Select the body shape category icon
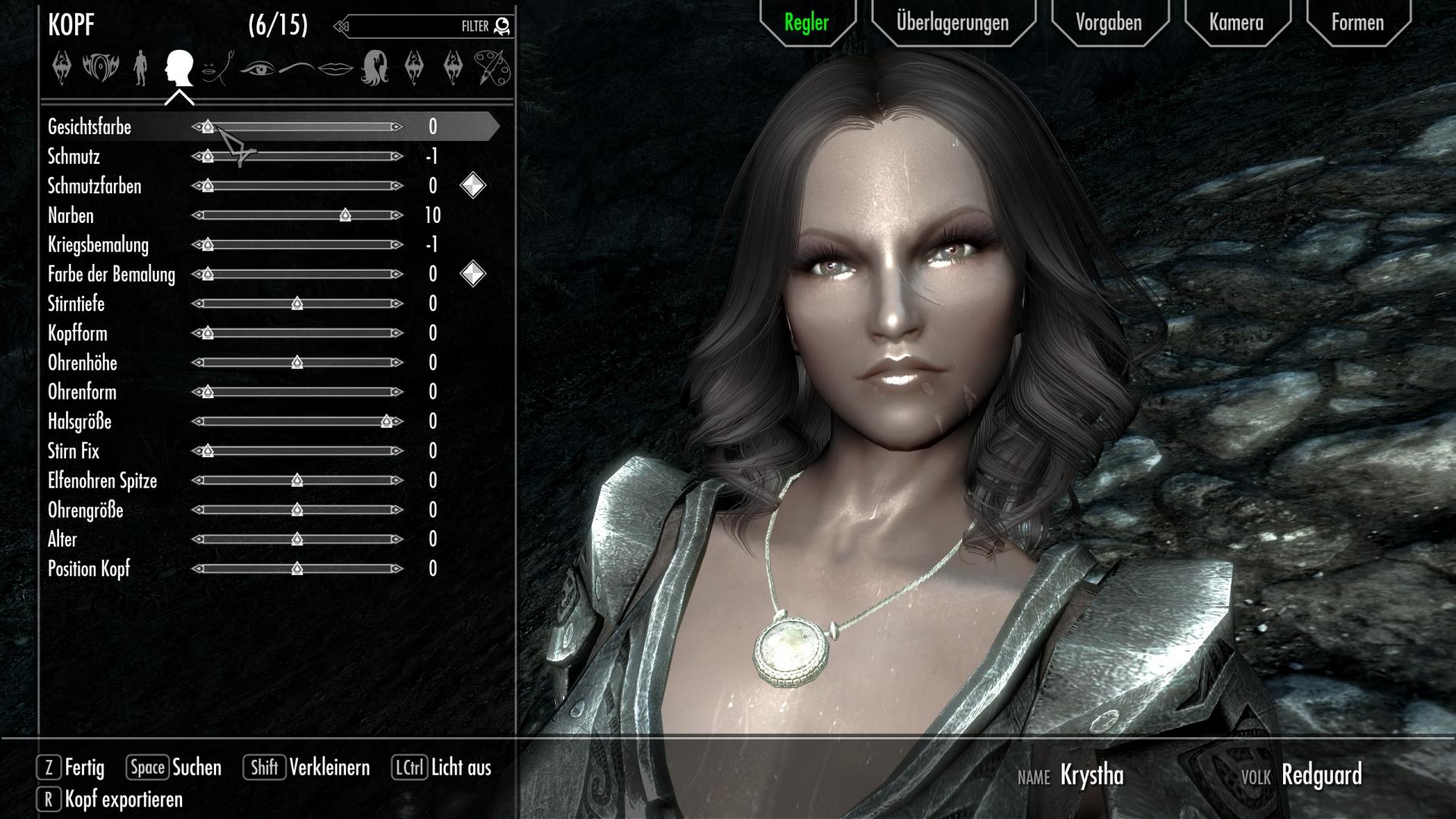1456x819 pixels. click(x=141, y=68)
